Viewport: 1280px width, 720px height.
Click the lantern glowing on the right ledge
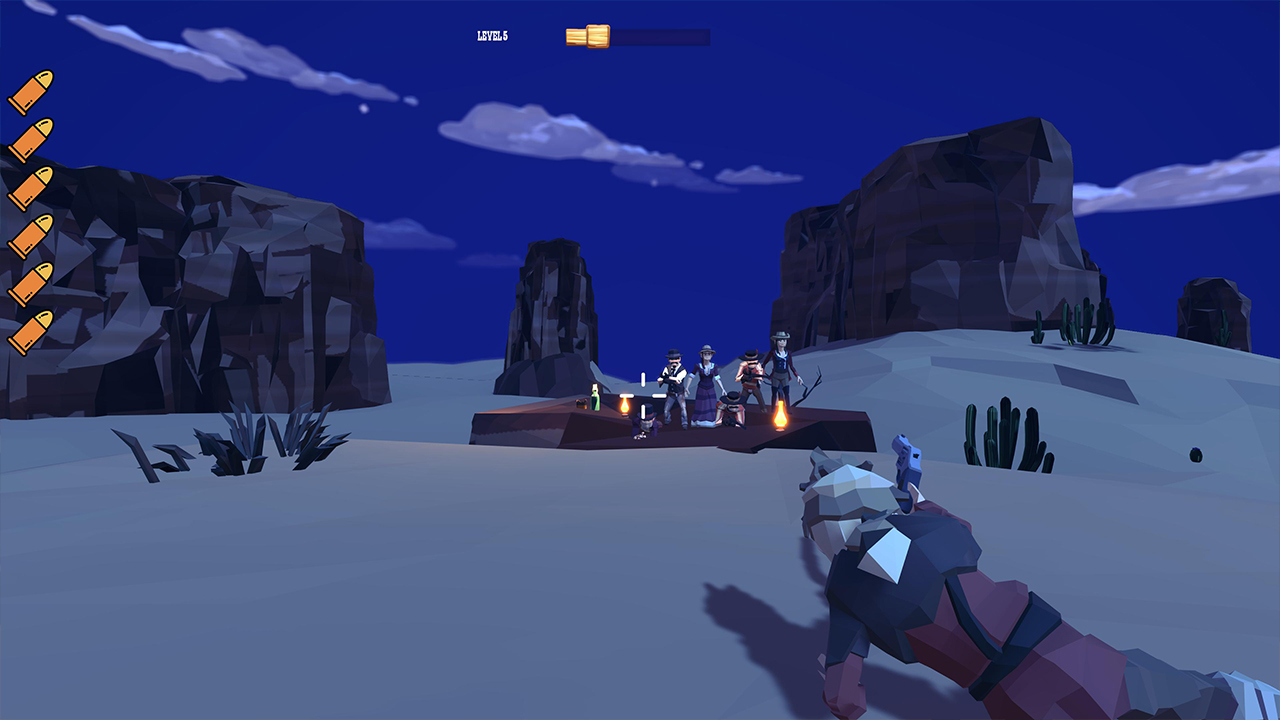tap(780, 417)
